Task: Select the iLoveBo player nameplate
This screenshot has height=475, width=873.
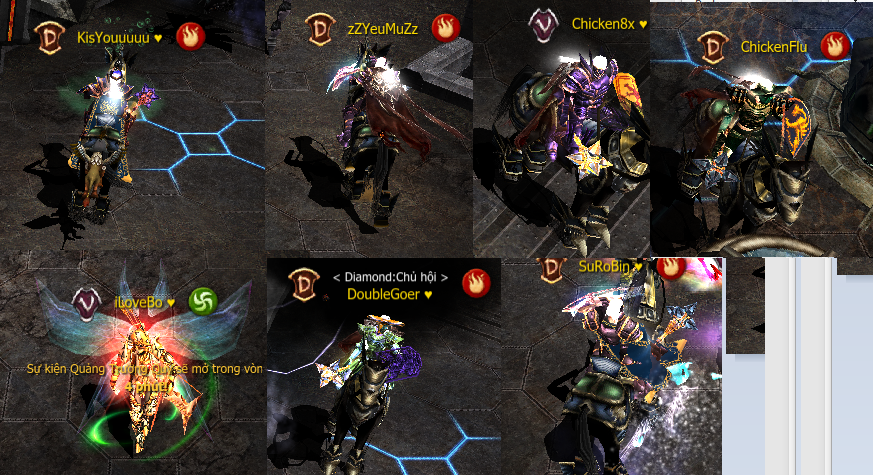Action: 145,301
